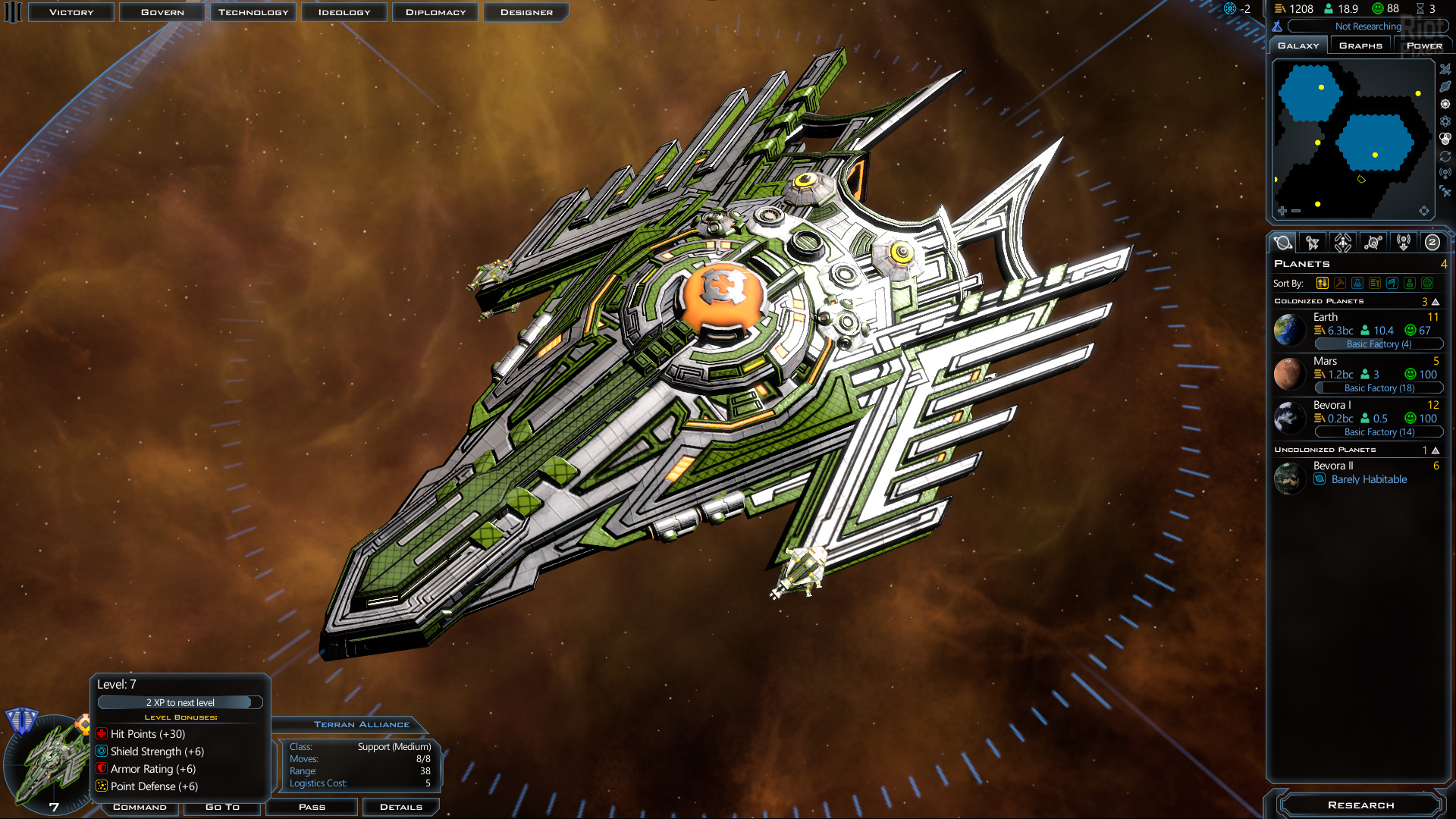Open the ship Designer
This screenshot has width=1456, height=819.
[526, 12]
